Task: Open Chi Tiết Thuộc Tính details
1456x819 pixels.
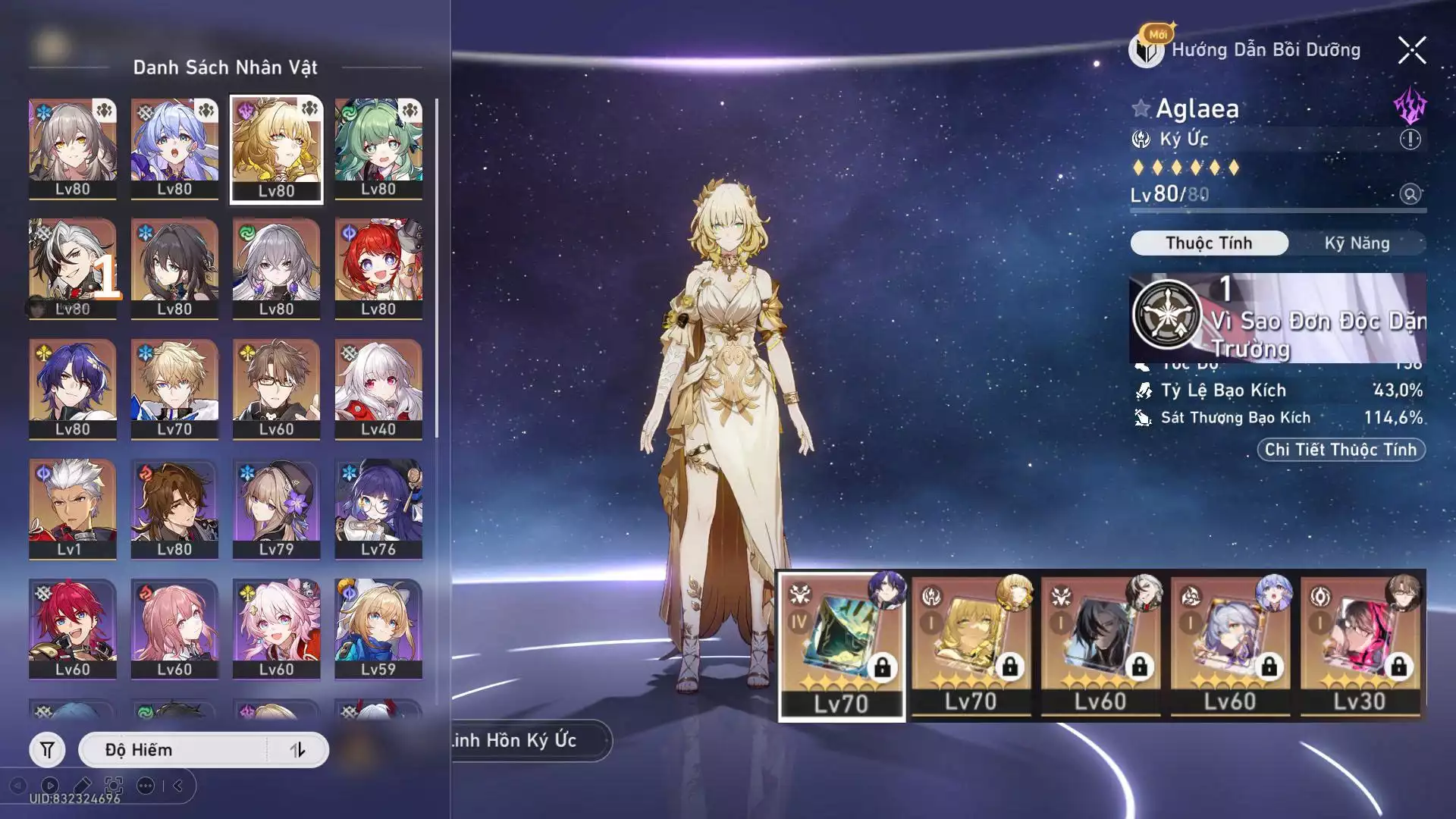Action: click(x=1341, y=450)
